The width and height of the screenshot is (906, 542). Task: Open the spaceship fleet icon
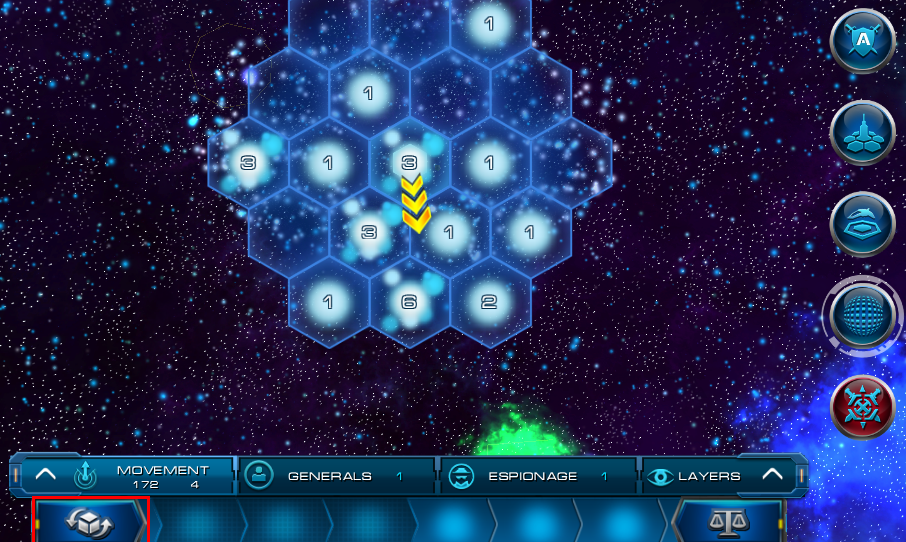pos(862,133)
